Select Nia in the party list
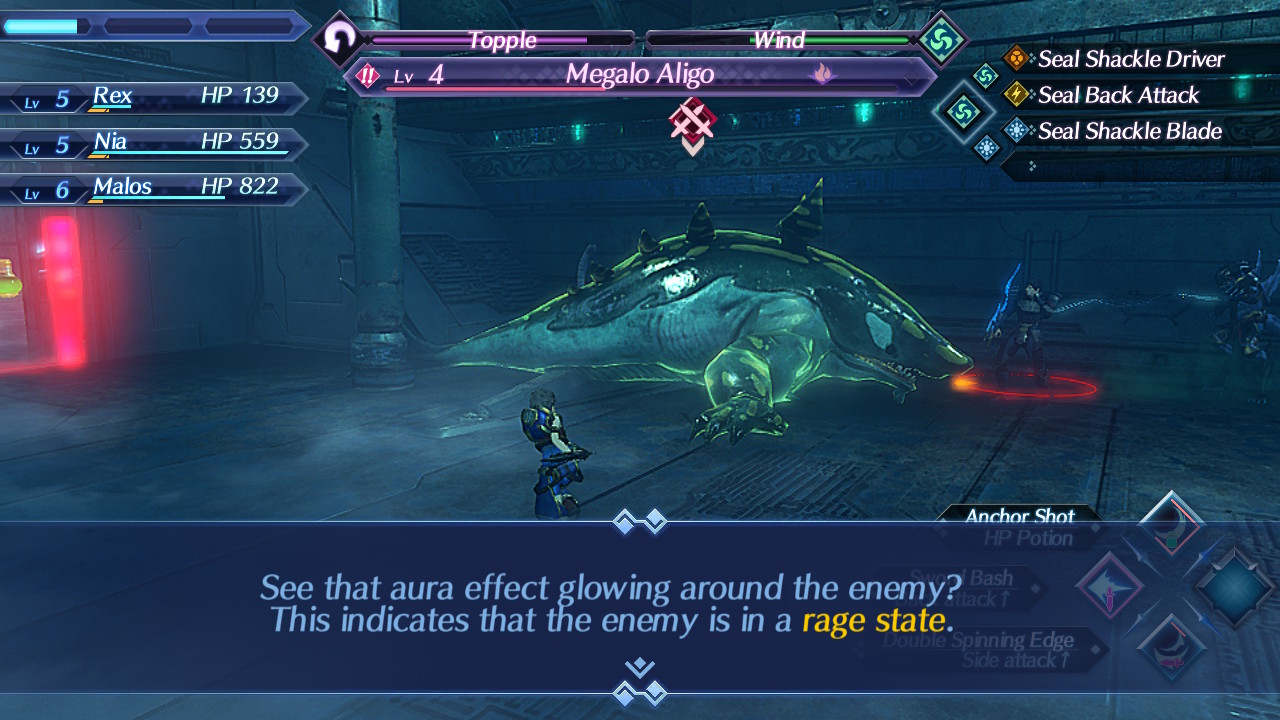Image resolution: width=1280 pixels, height=720 pixels. click(x=150, y=143)
